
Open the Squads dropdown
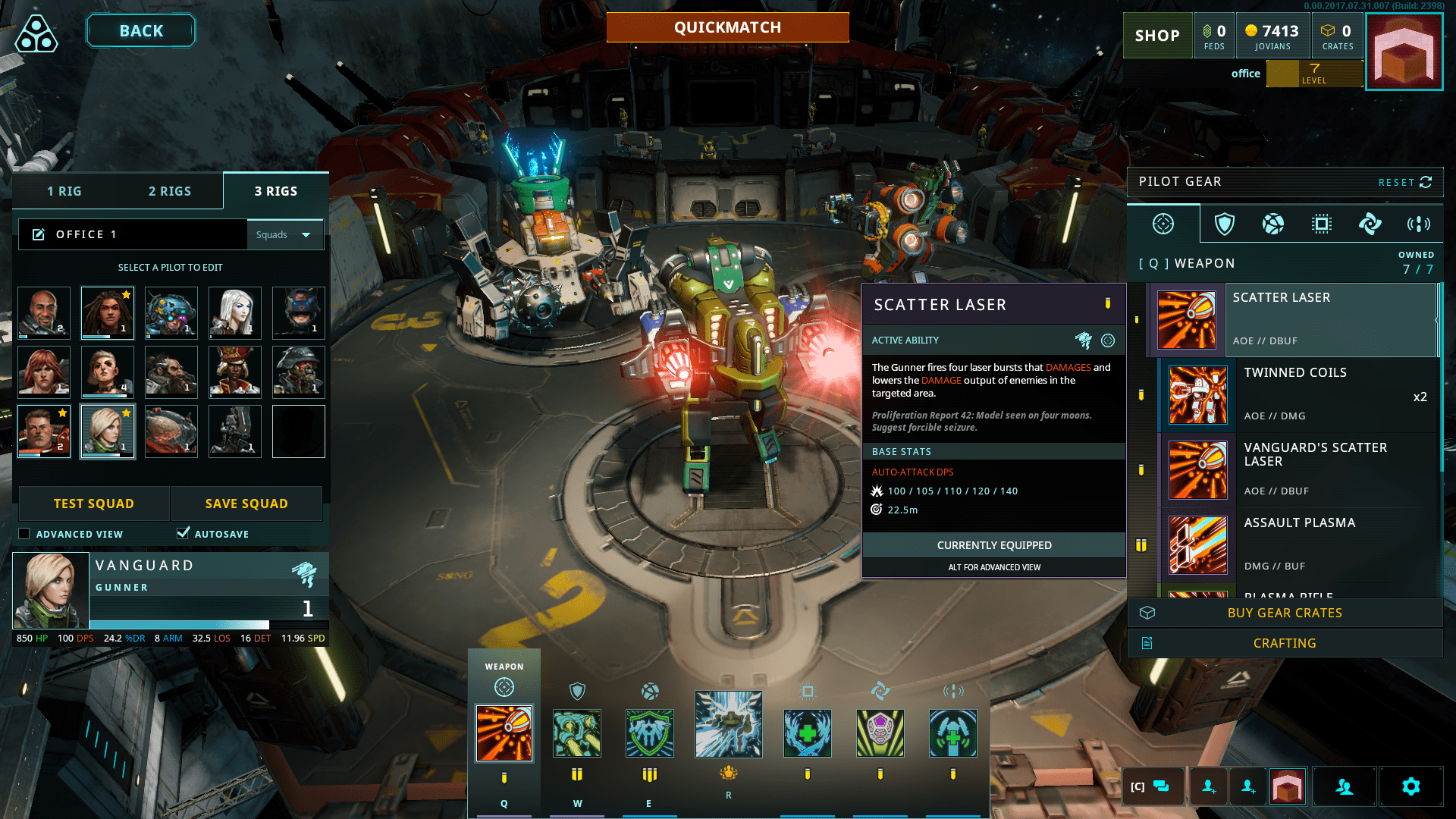(x=284, y=234)
